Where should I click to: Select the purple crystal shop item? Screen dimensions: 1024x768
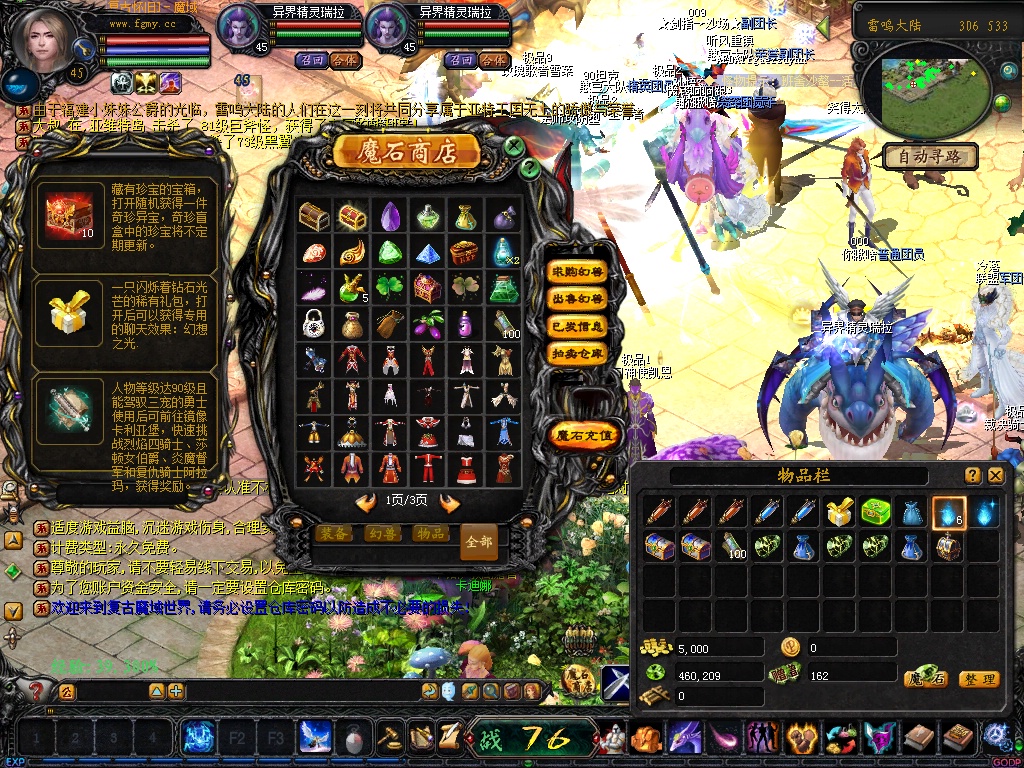coord(390,216)
